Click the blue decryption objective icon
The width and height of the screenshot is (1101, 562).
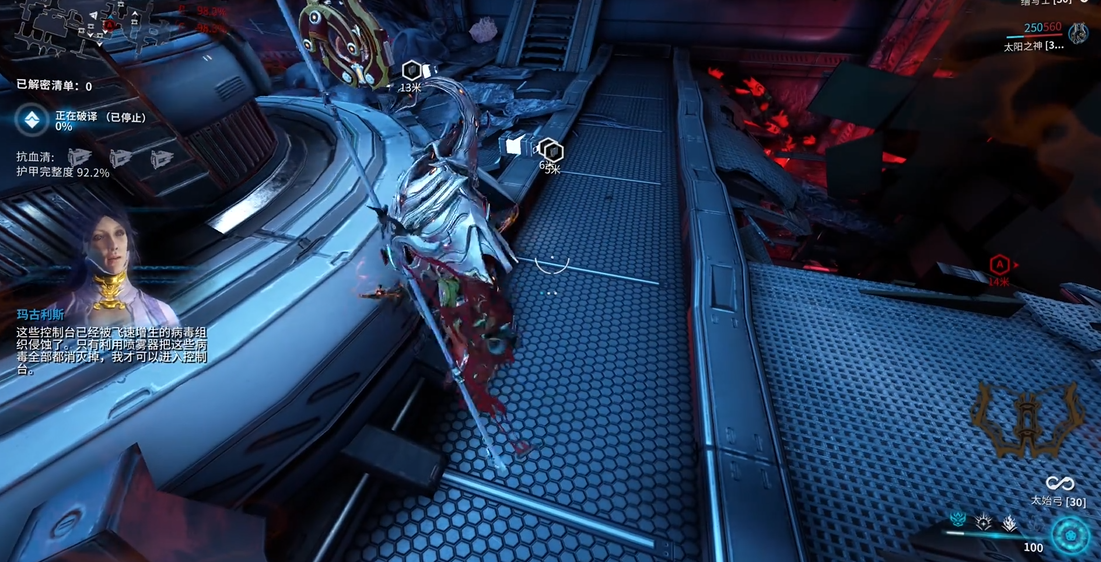[x=32, y=120]
